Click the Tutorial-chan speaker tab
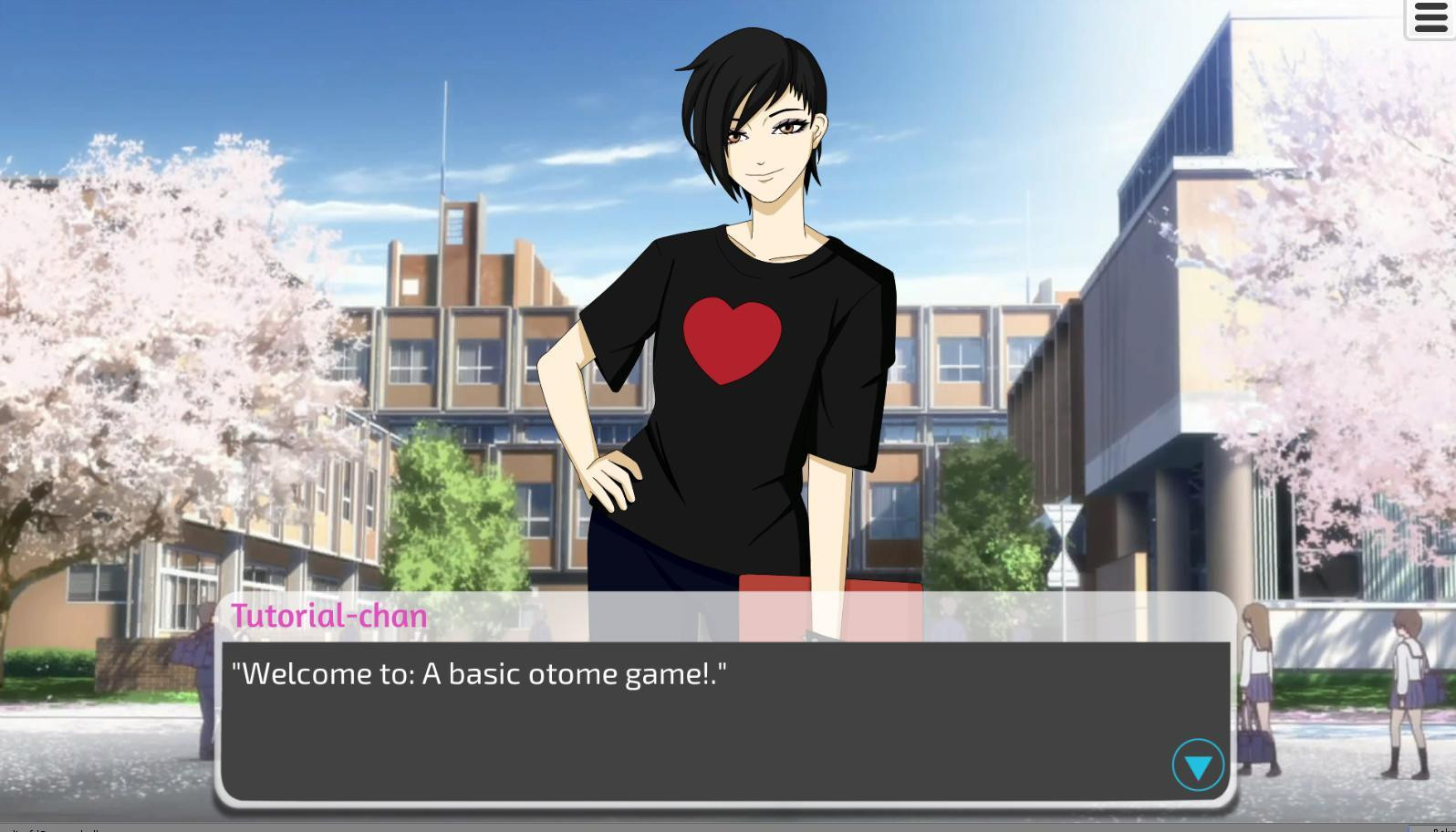The image size is (1456, 832). (x=330, y=616)
